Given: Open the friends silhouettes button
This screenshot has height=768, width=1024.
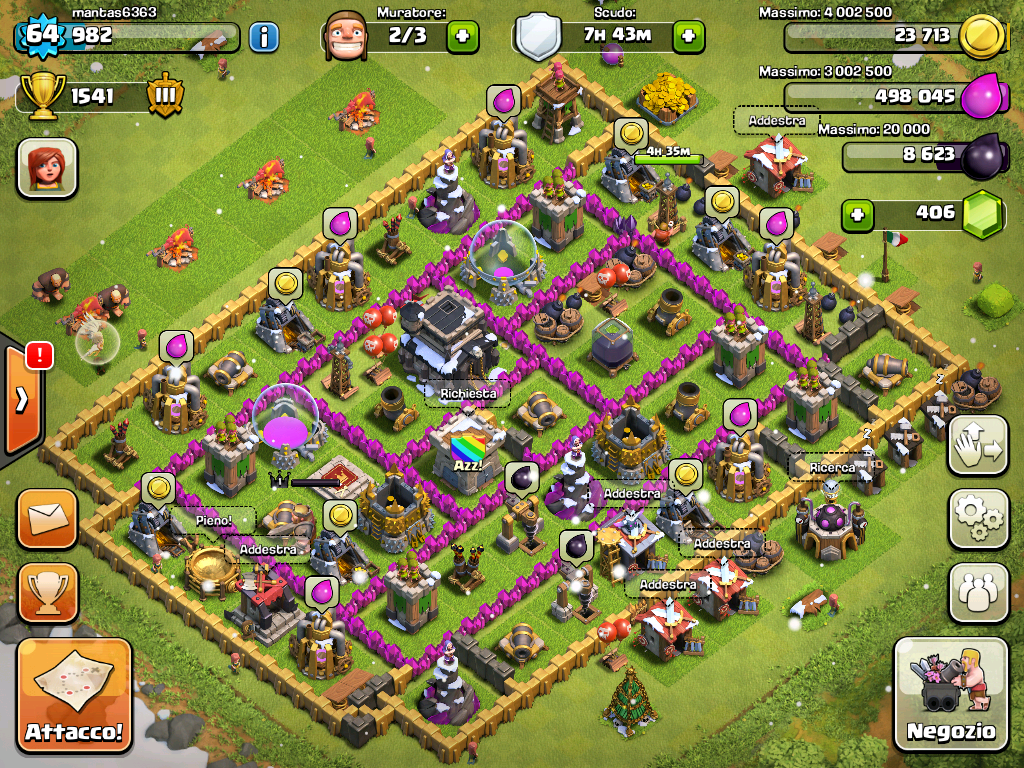Looking at the screenshot, I should click(x=978, y=593).
